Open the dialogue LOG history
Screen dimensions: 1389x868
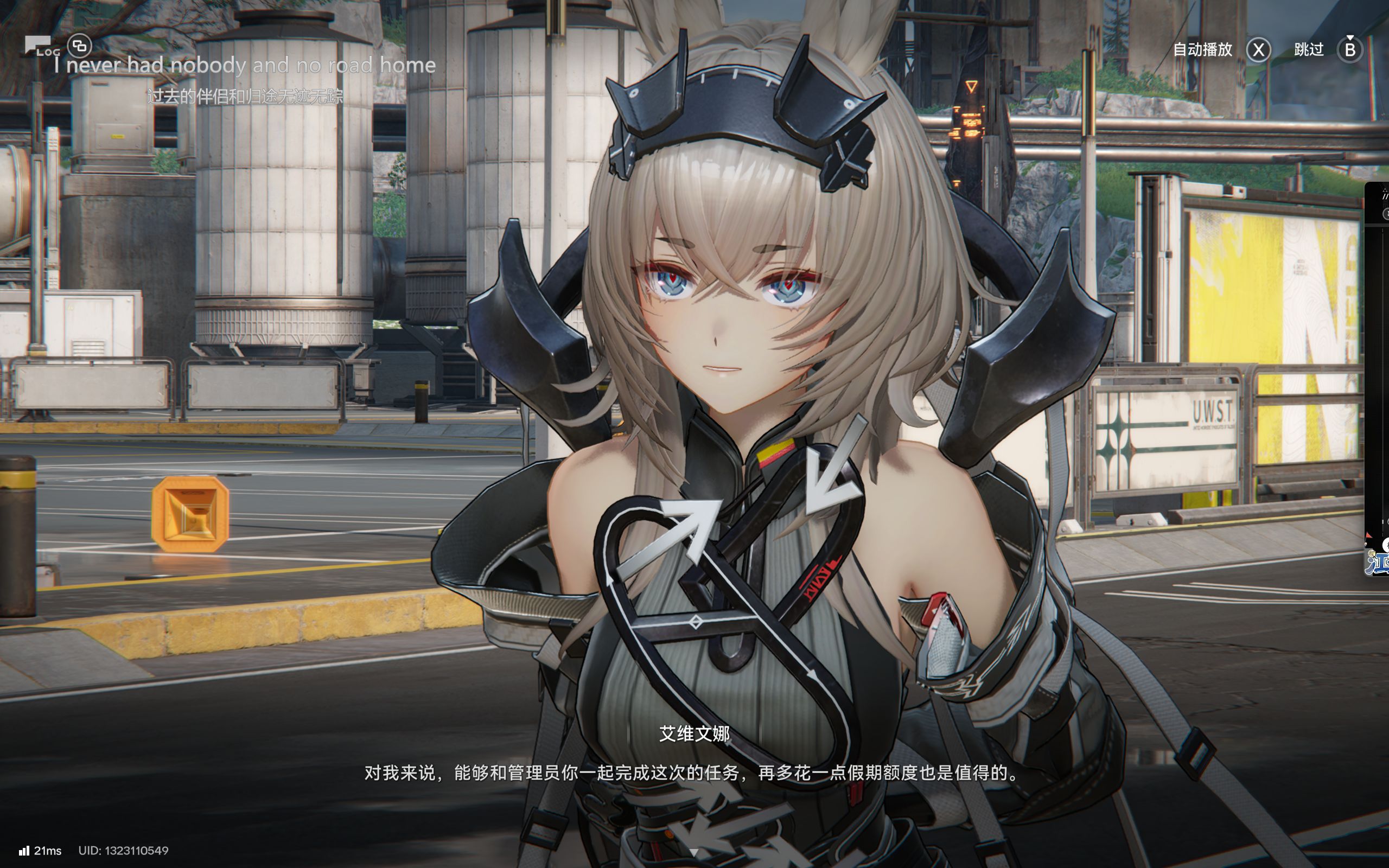41,47
